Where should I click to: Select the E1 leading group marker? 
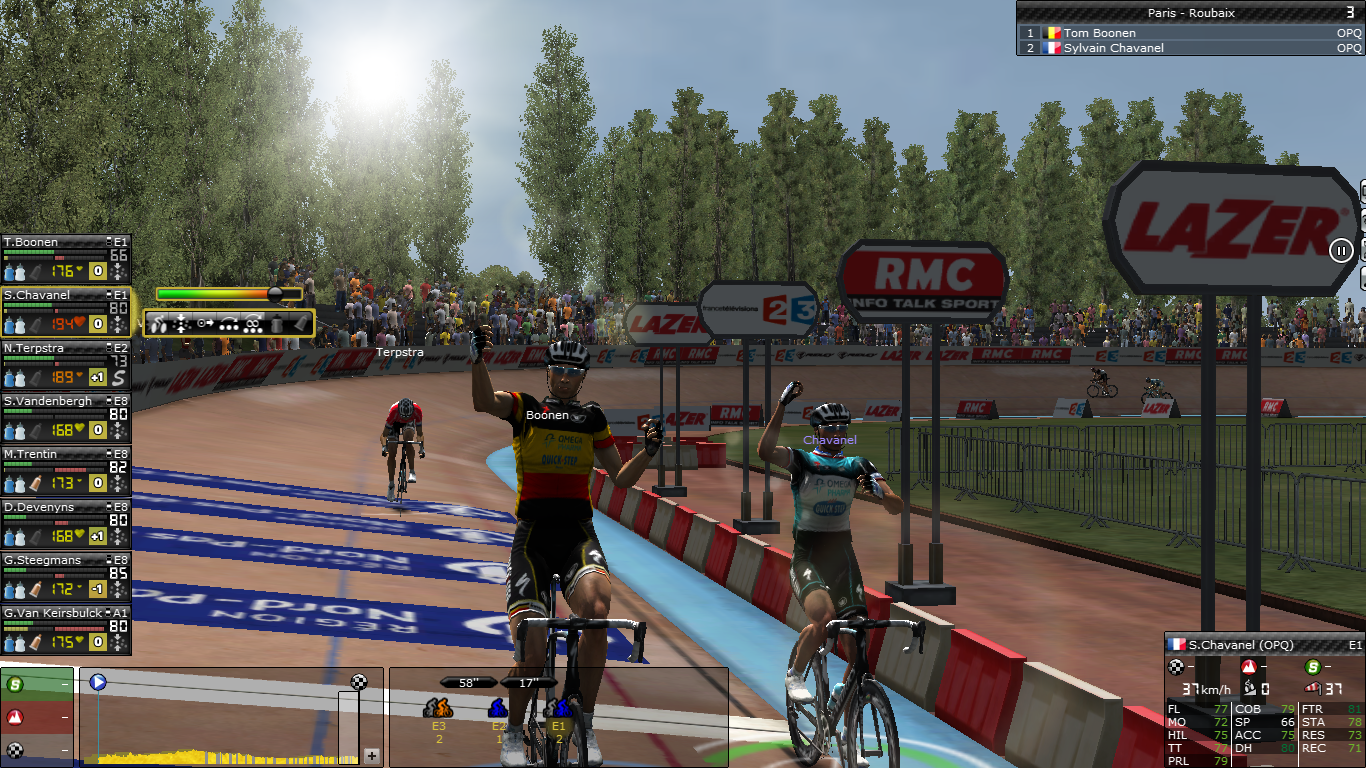pyautogui.click(x=558, y=715)
